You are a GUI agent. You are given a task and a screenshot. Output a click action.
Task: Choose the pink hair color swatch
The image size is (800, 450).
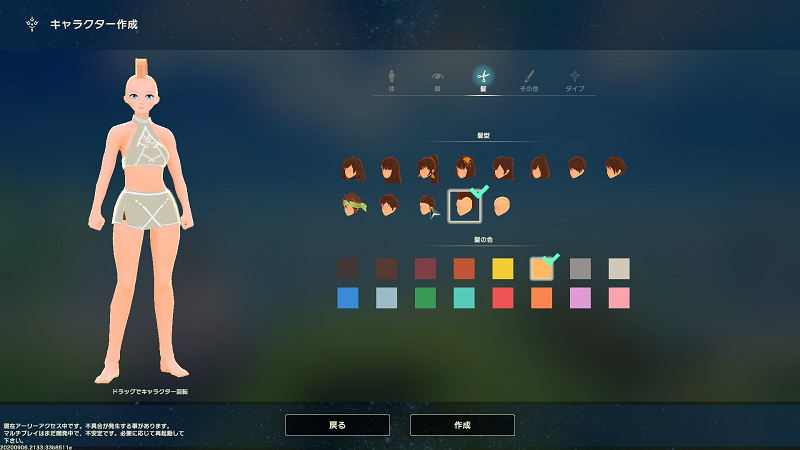tap(619, 298)
